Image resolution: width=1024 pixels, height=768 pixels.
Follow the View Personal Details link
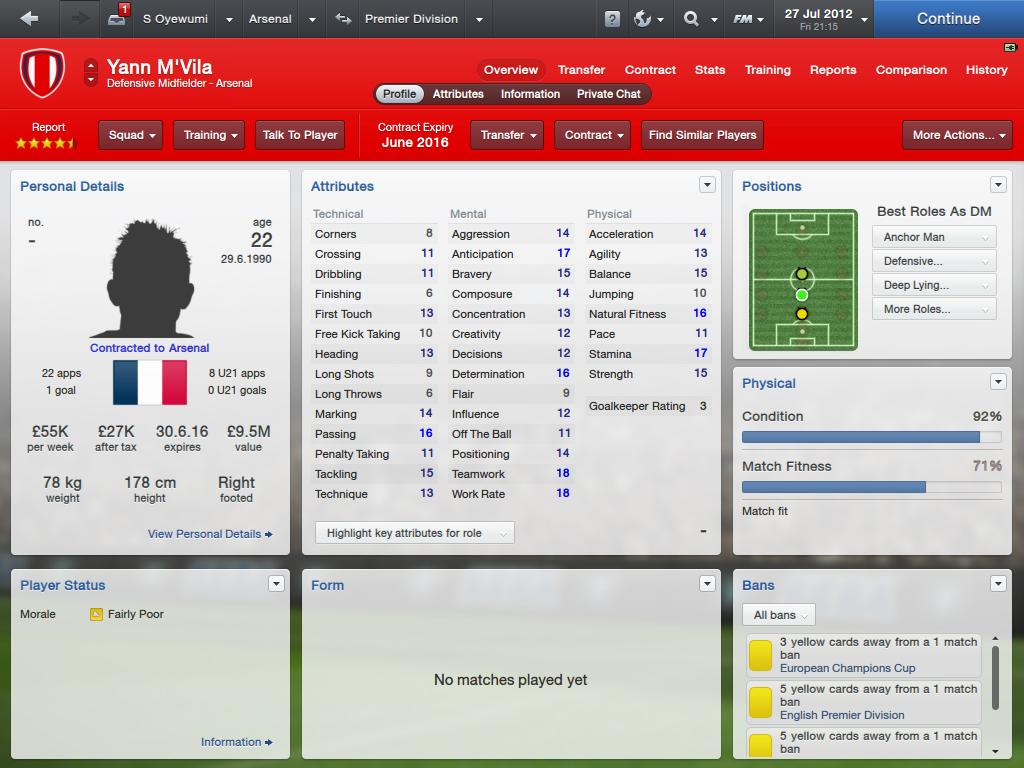[x=209, y=534]
